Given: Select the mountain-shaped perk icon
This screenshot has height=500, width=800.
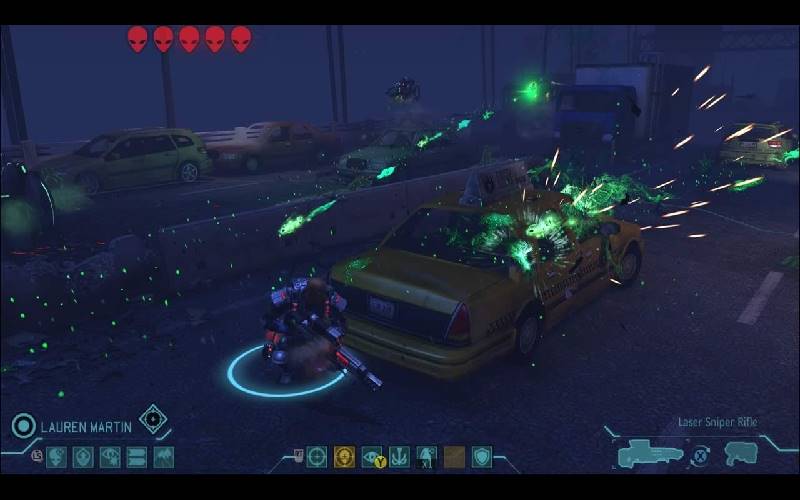Looking at the screenshot, I should (x=163, y=457).
